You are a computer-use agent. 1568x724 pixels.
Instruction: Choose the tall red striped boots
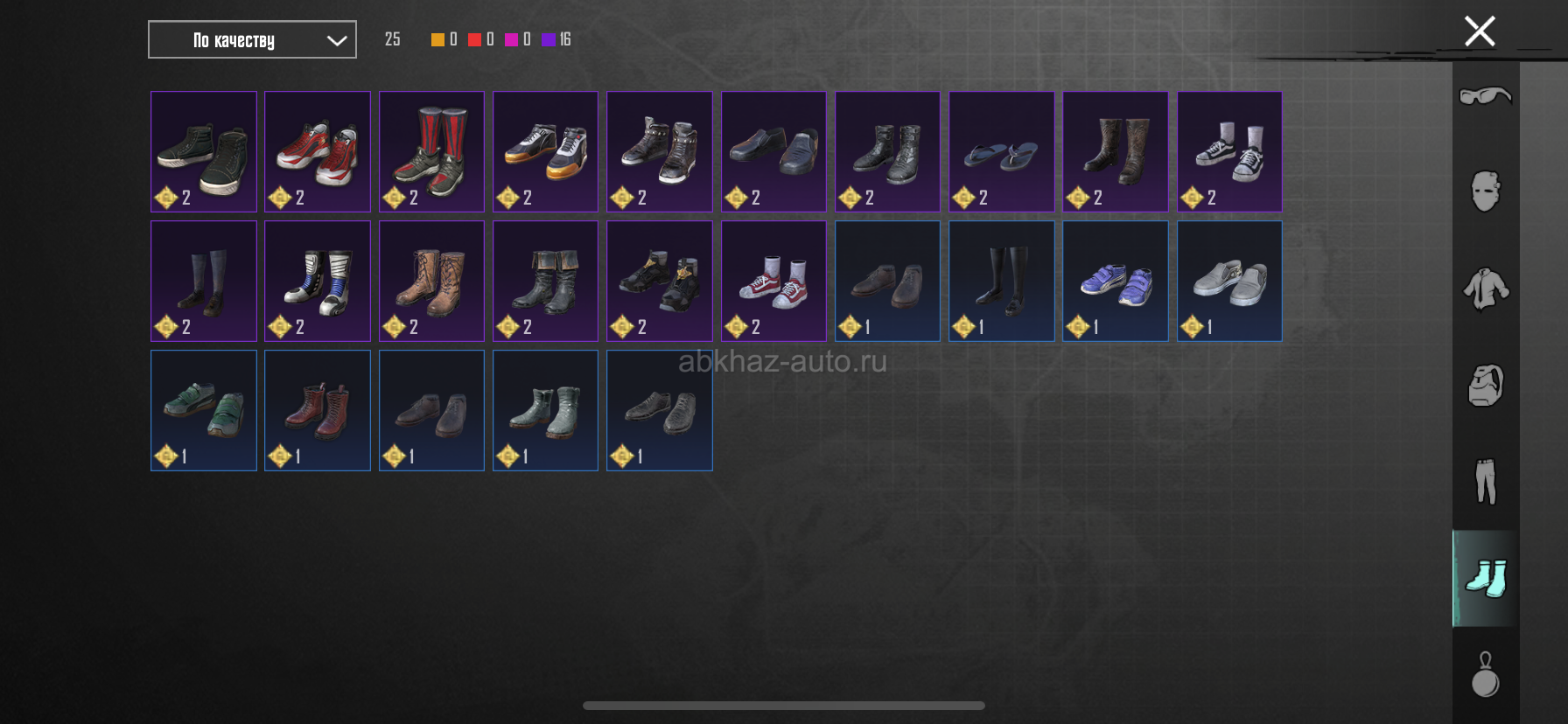tap(431, 151)
